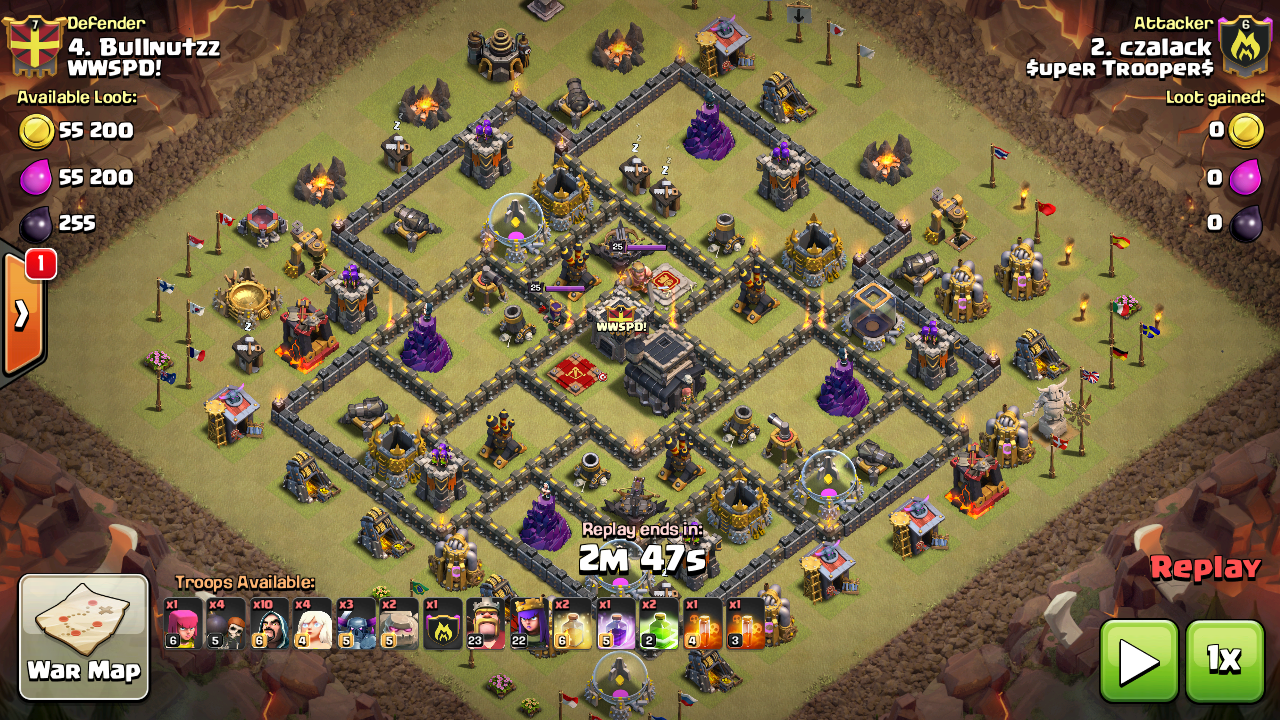This screenshot has height=720, width=1280.
Task: Choose the yellow Healing Spell slot
Action: tap(573, 624)
